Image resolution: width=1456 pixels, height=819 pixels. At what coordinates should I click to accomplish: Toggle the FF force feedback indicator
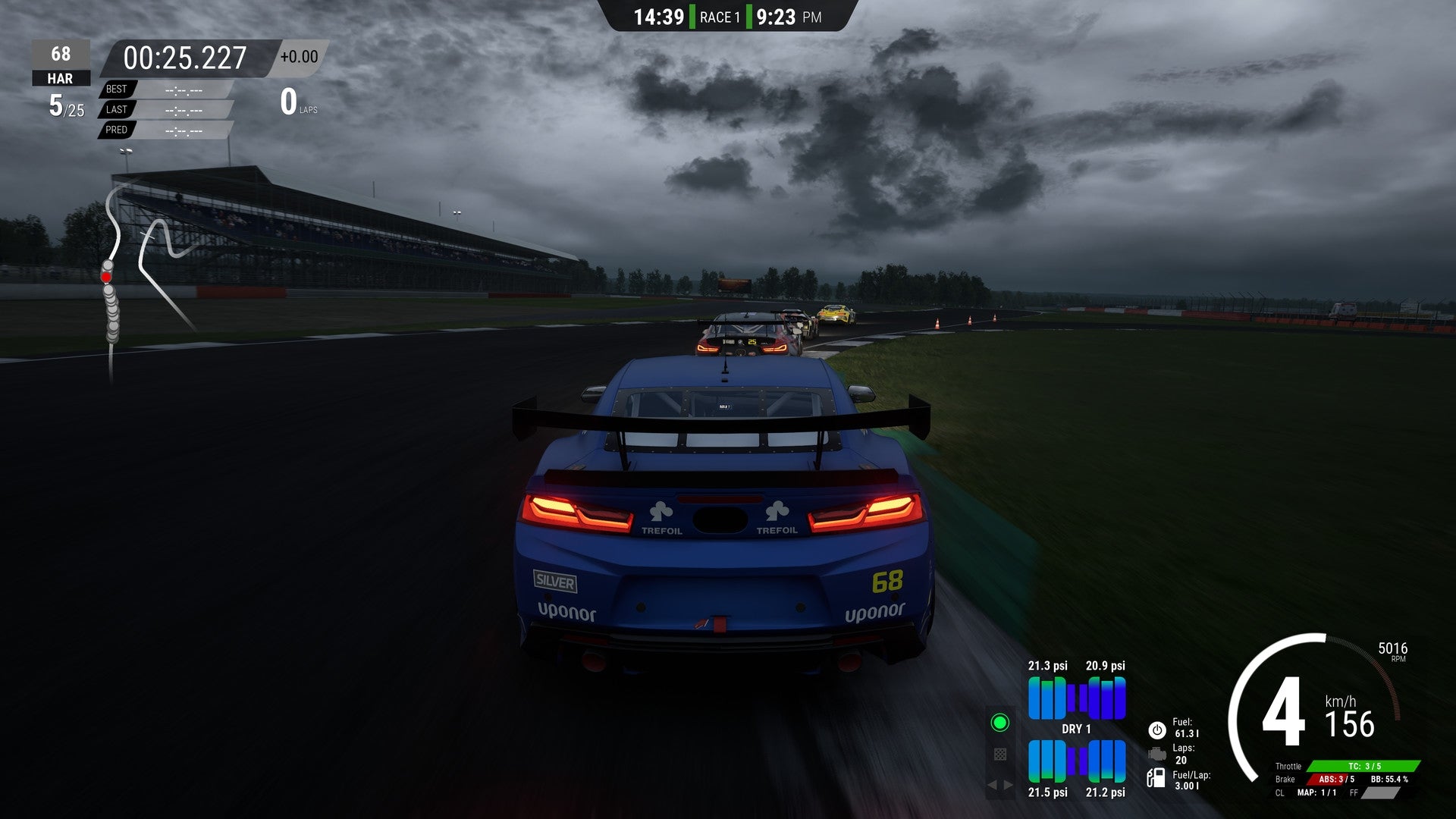tap(1381, 793)
